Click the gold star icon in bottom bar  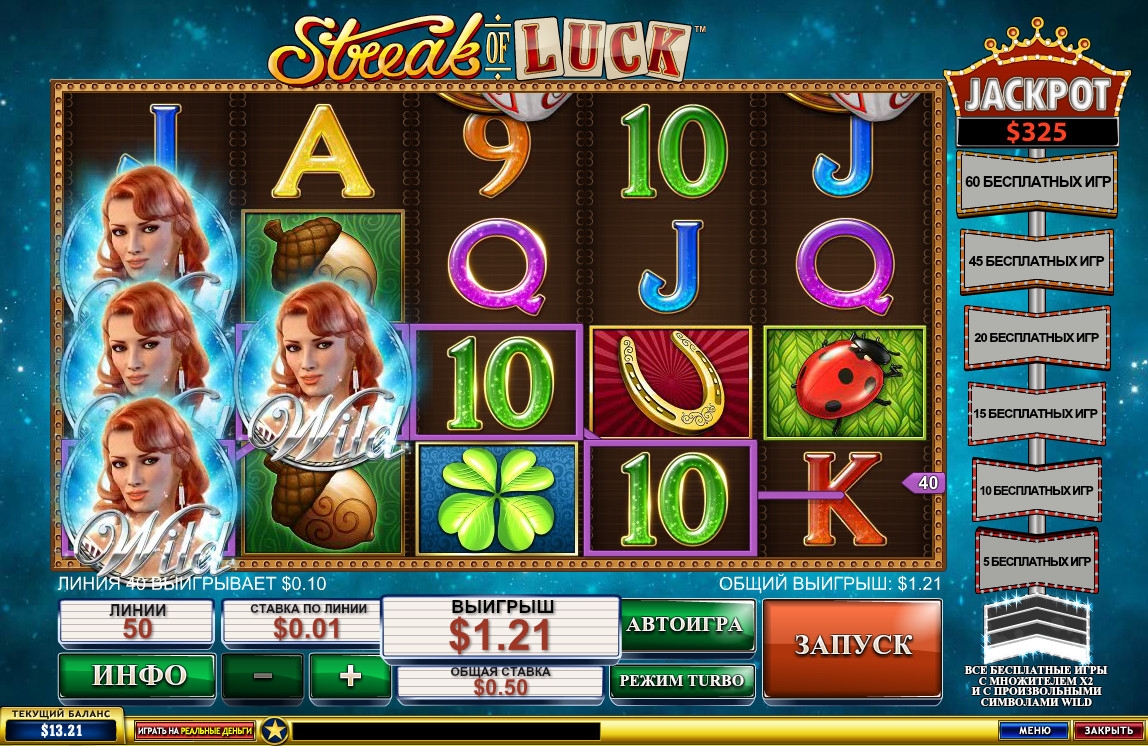pos(270,731)
